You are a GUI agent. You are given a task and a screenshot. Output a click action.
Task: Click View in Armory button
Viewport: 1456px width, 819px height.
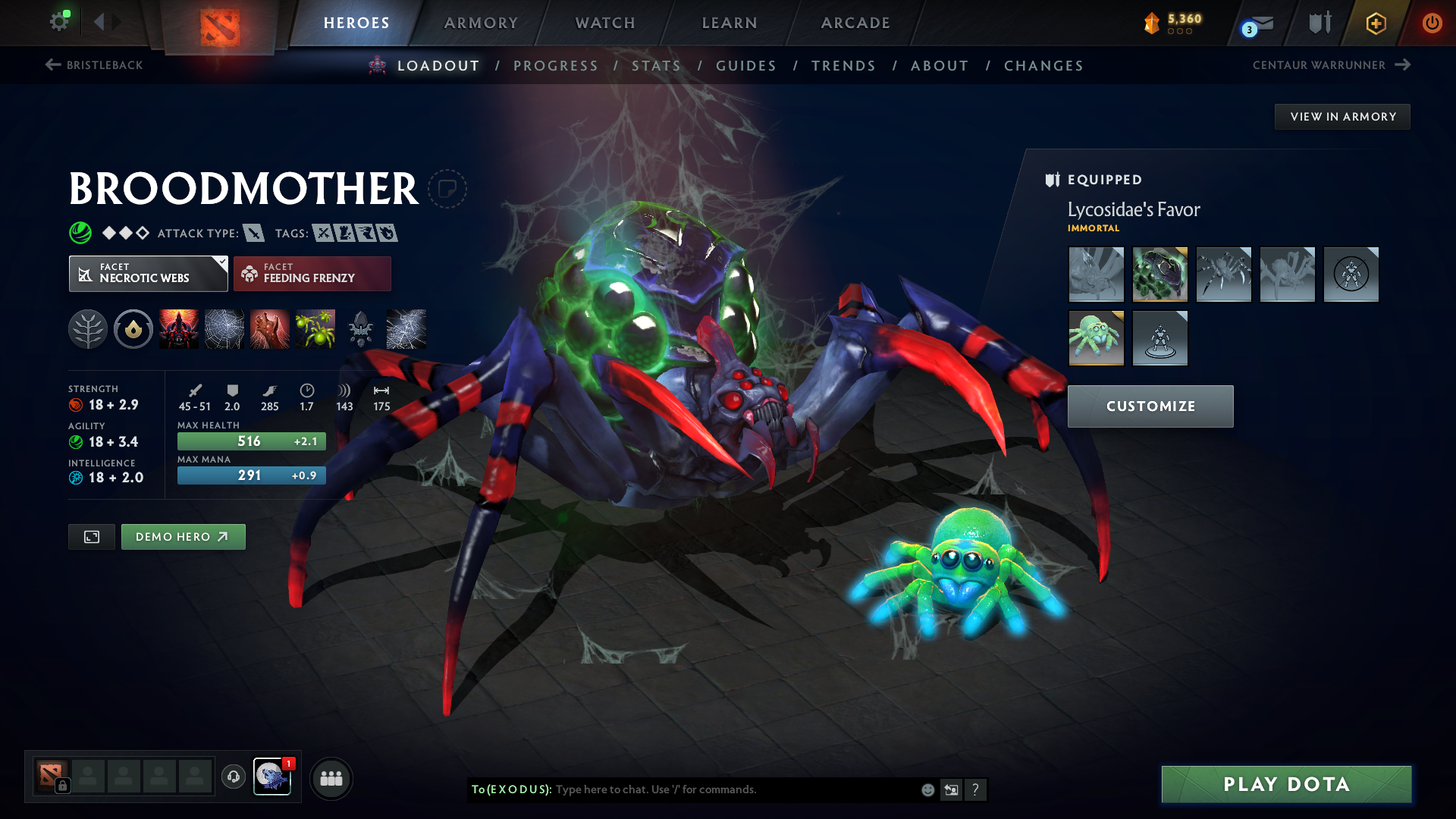[x=1342, y=117]
